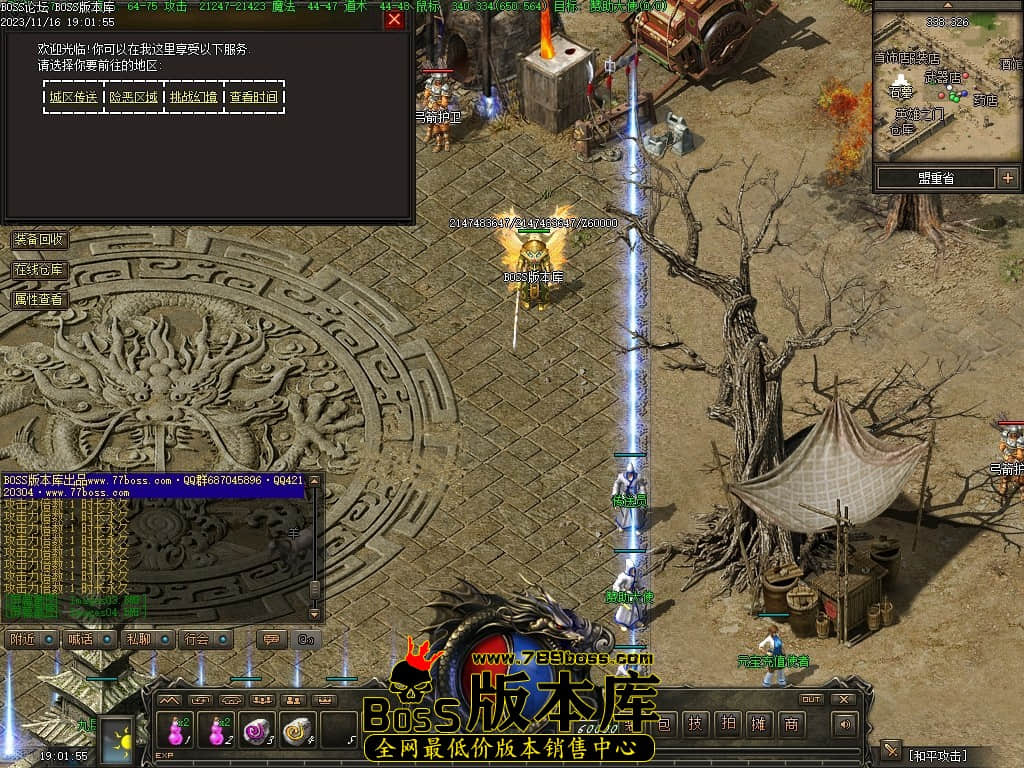Screen dimensions: 1024x768
Task: Open the 商 shop button
Action: tap(791, 725)
